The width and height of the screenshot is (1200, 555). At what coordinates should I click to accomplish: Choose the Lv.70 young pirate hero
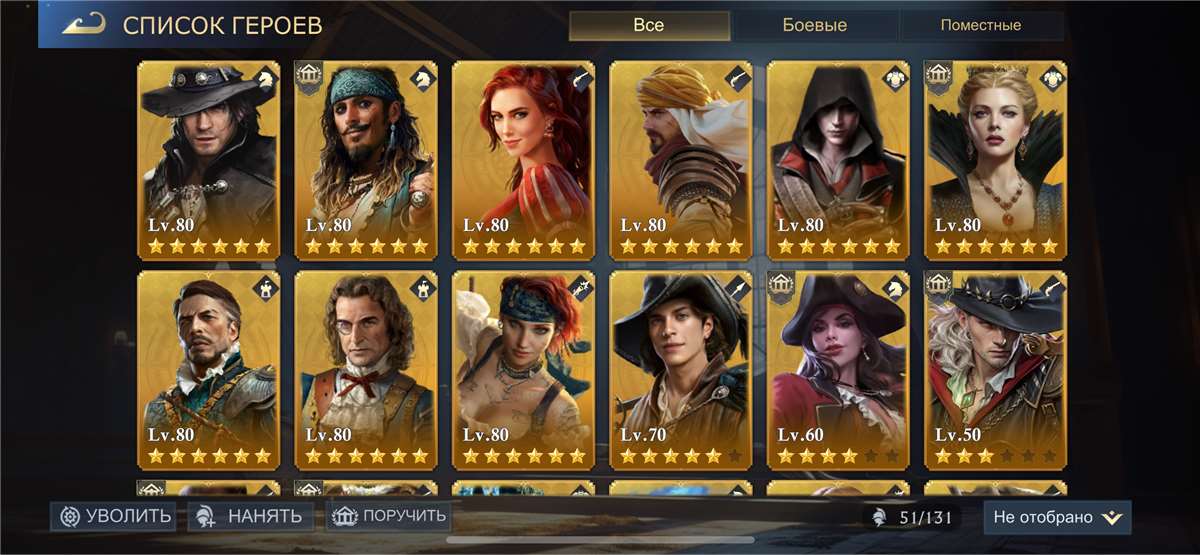click(681, 370)
